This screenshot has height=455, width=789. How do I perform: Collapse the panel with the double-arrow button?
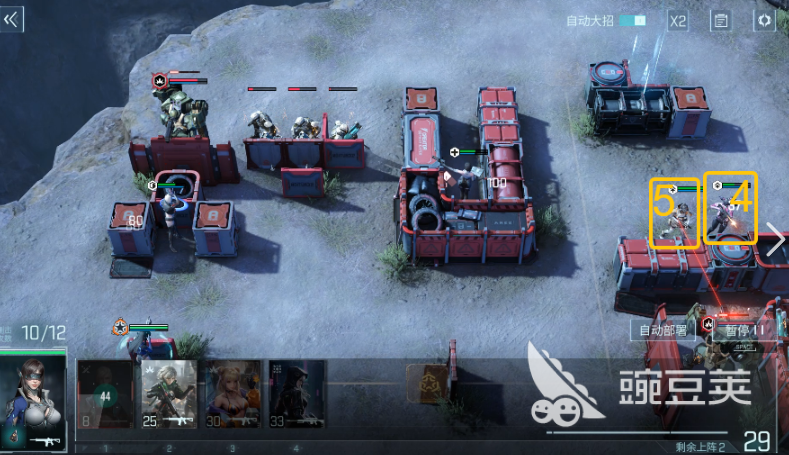pos(12,20)
